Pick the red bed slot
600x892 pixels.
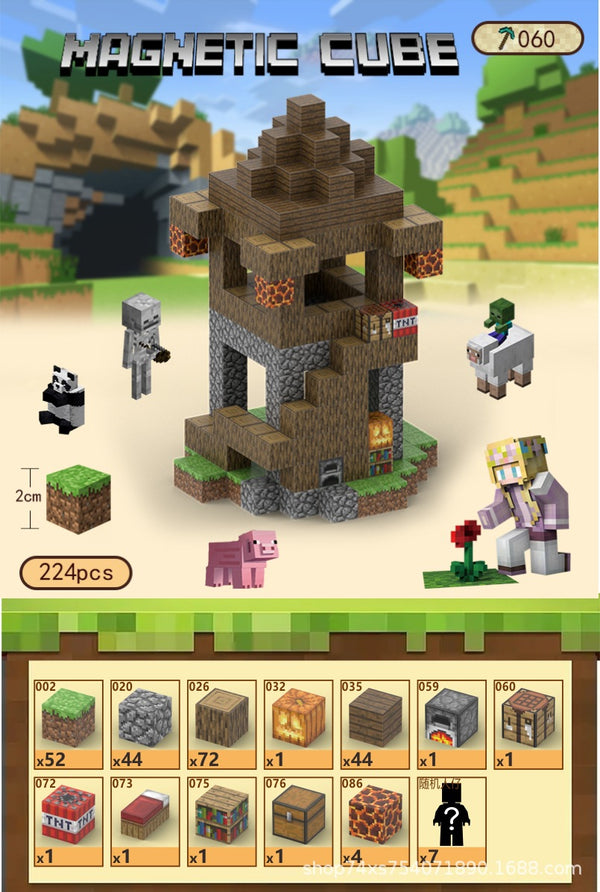tap(145, 820)
